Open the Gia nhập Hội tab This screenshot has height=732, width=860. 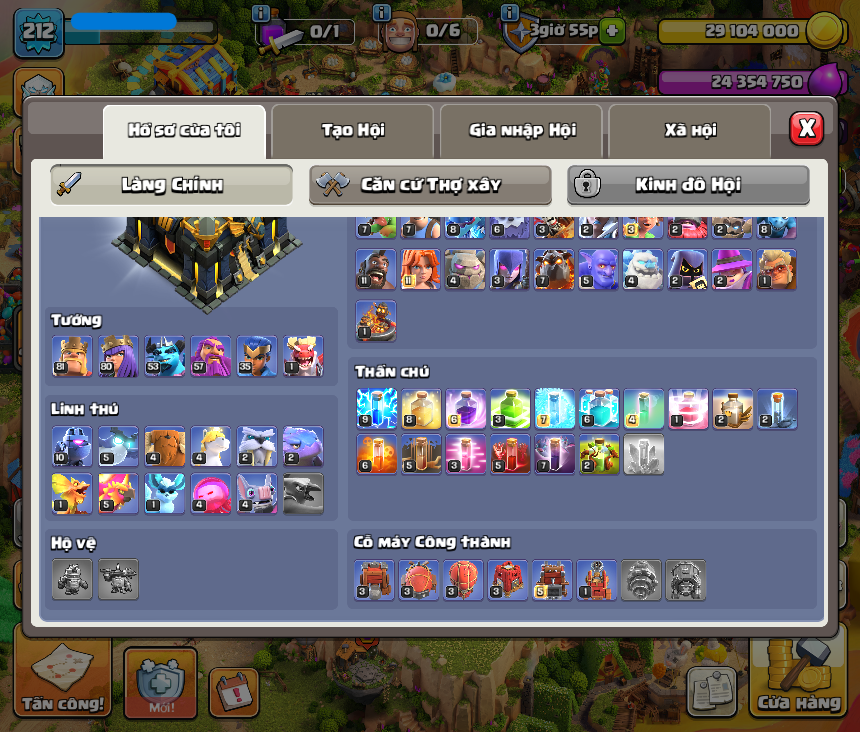click(x=521, y=130)
